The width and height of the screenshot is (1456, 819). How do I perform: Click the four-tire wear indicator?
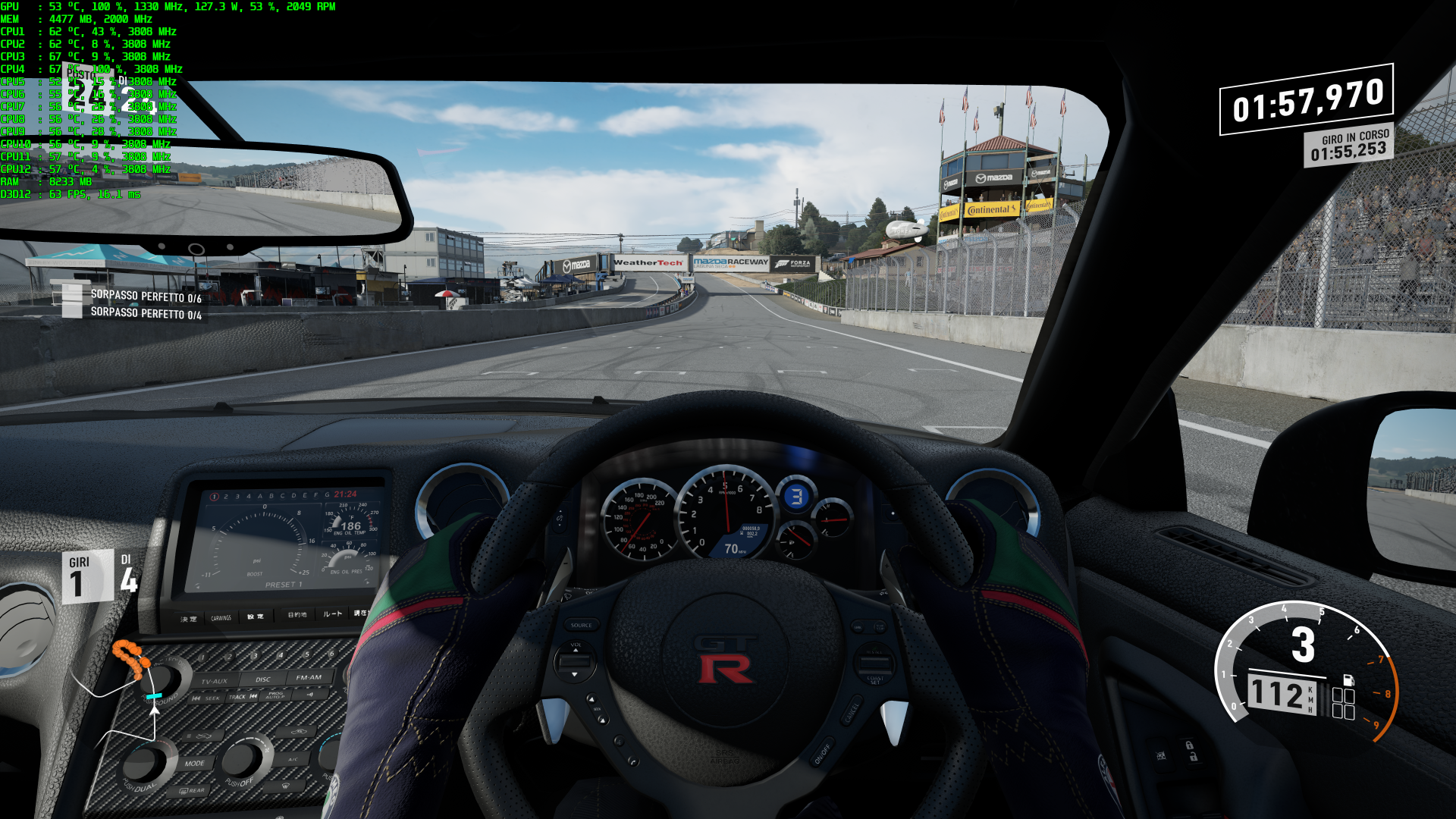point(1343,704)
